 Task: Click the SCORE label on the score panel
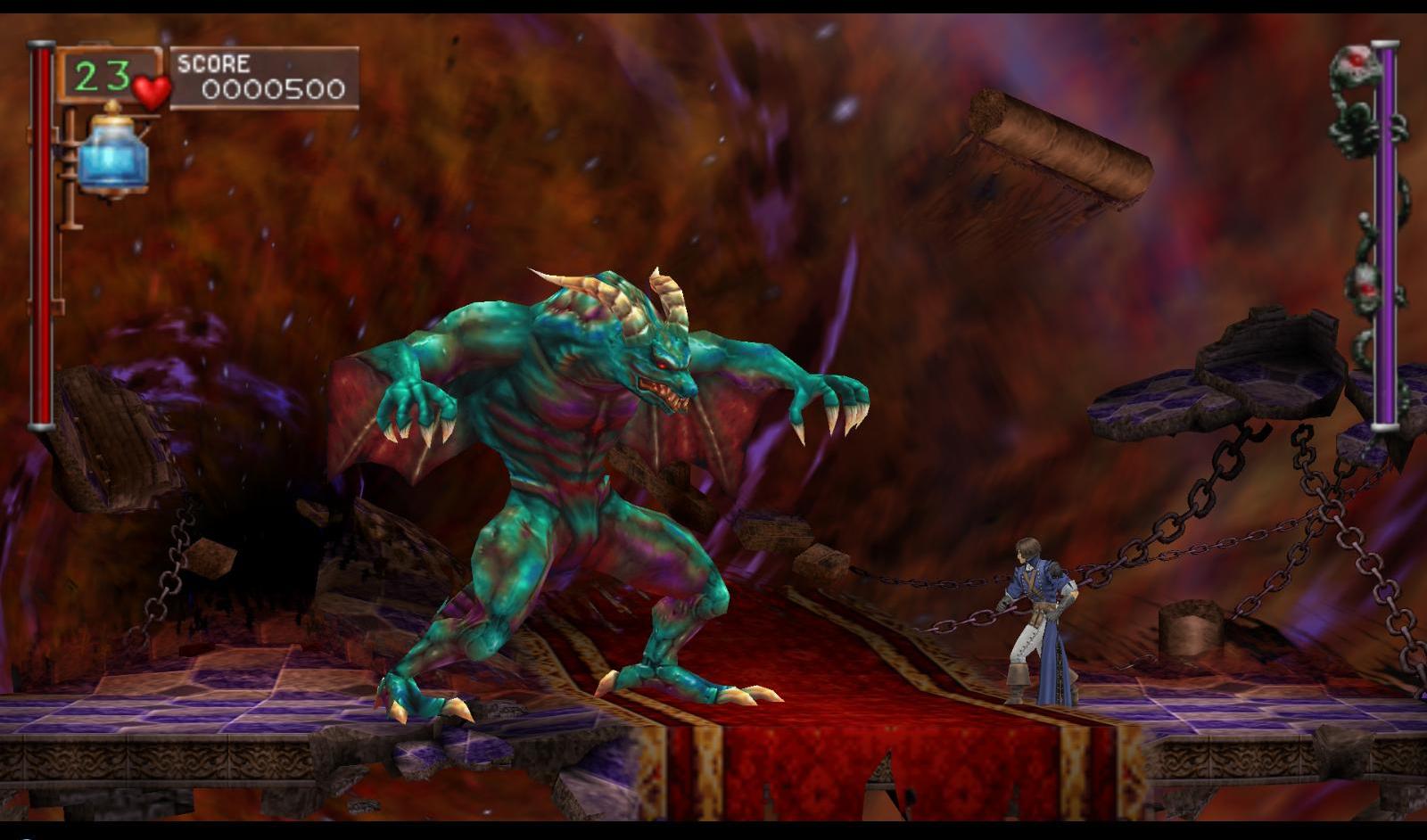tap(212, 63)
